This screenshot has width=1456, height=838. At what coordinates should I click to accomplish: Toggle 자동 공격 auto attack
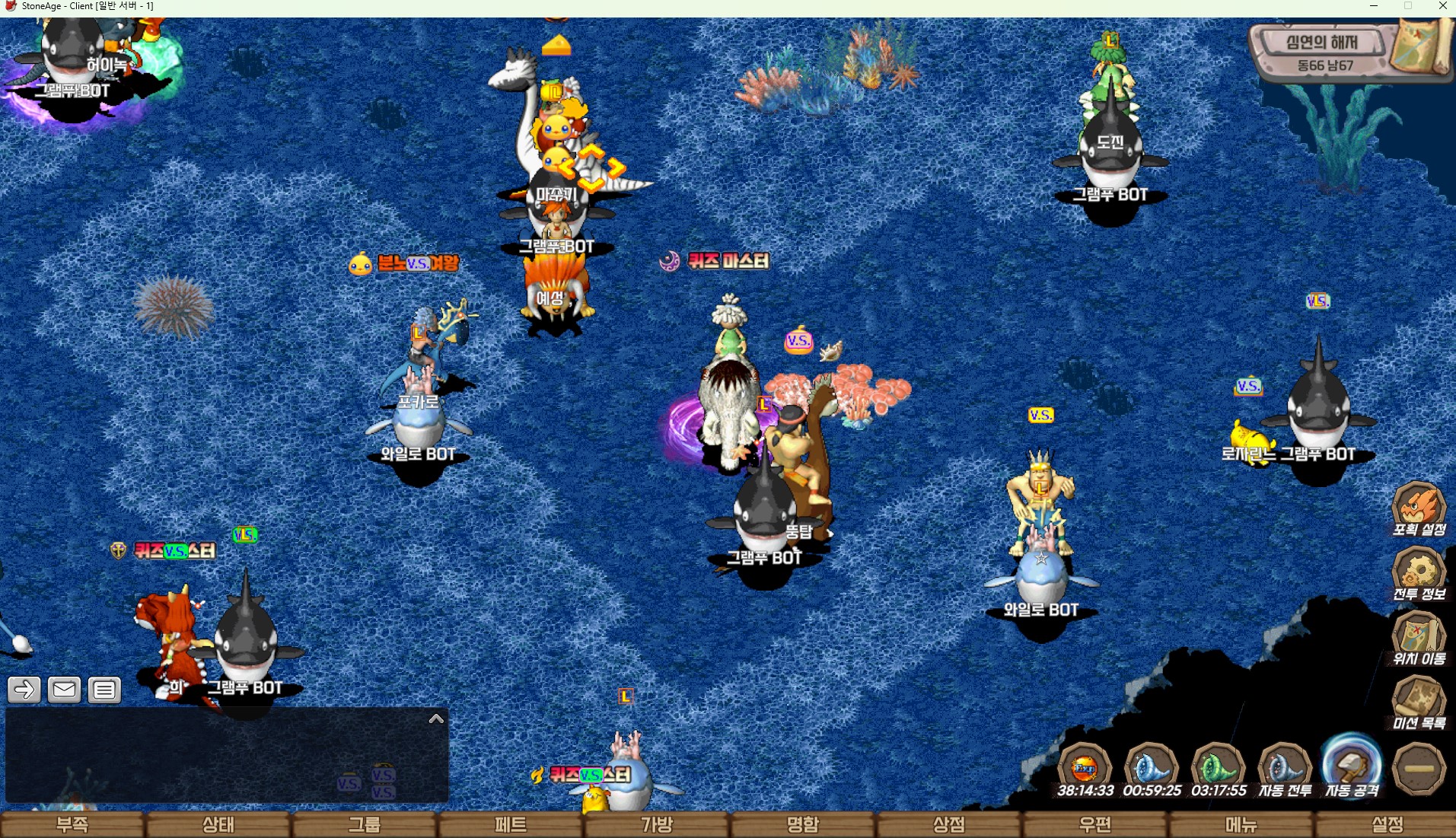click(x=1352, y=767)
